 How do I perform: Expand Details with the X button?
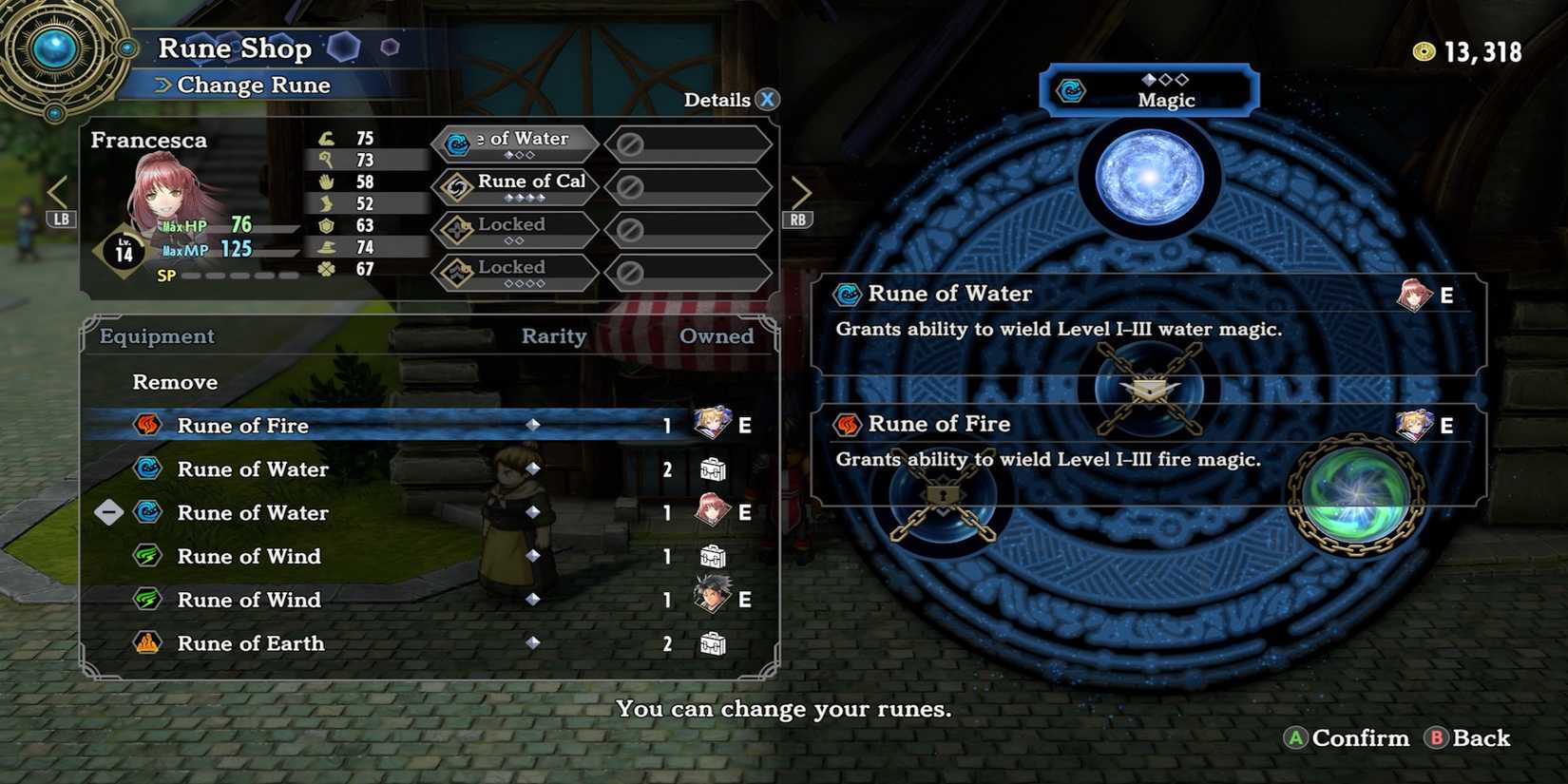click(766, 99)
